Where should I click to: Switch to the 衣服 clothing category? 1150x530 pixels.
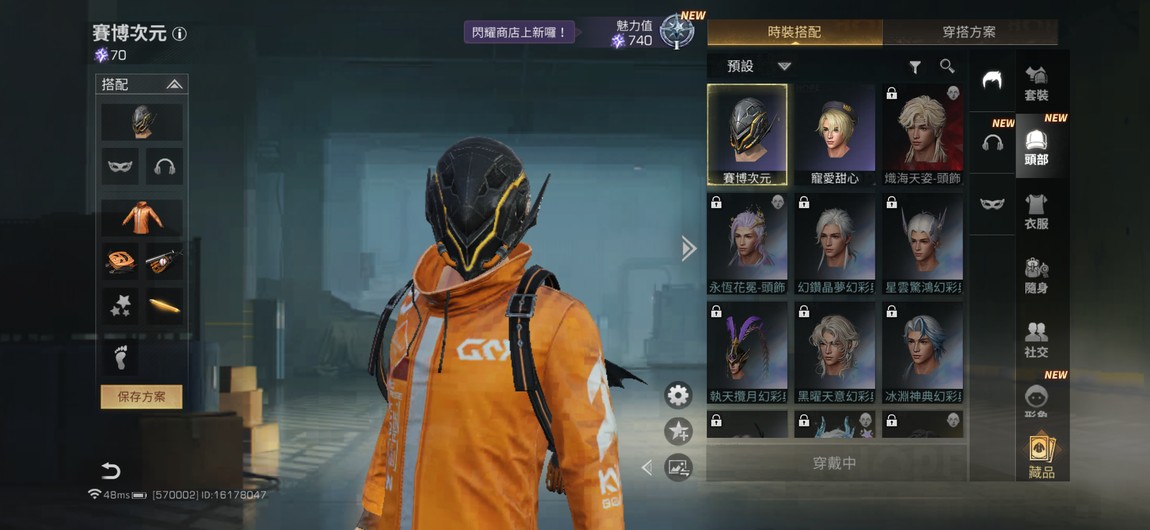point(1036,212)
